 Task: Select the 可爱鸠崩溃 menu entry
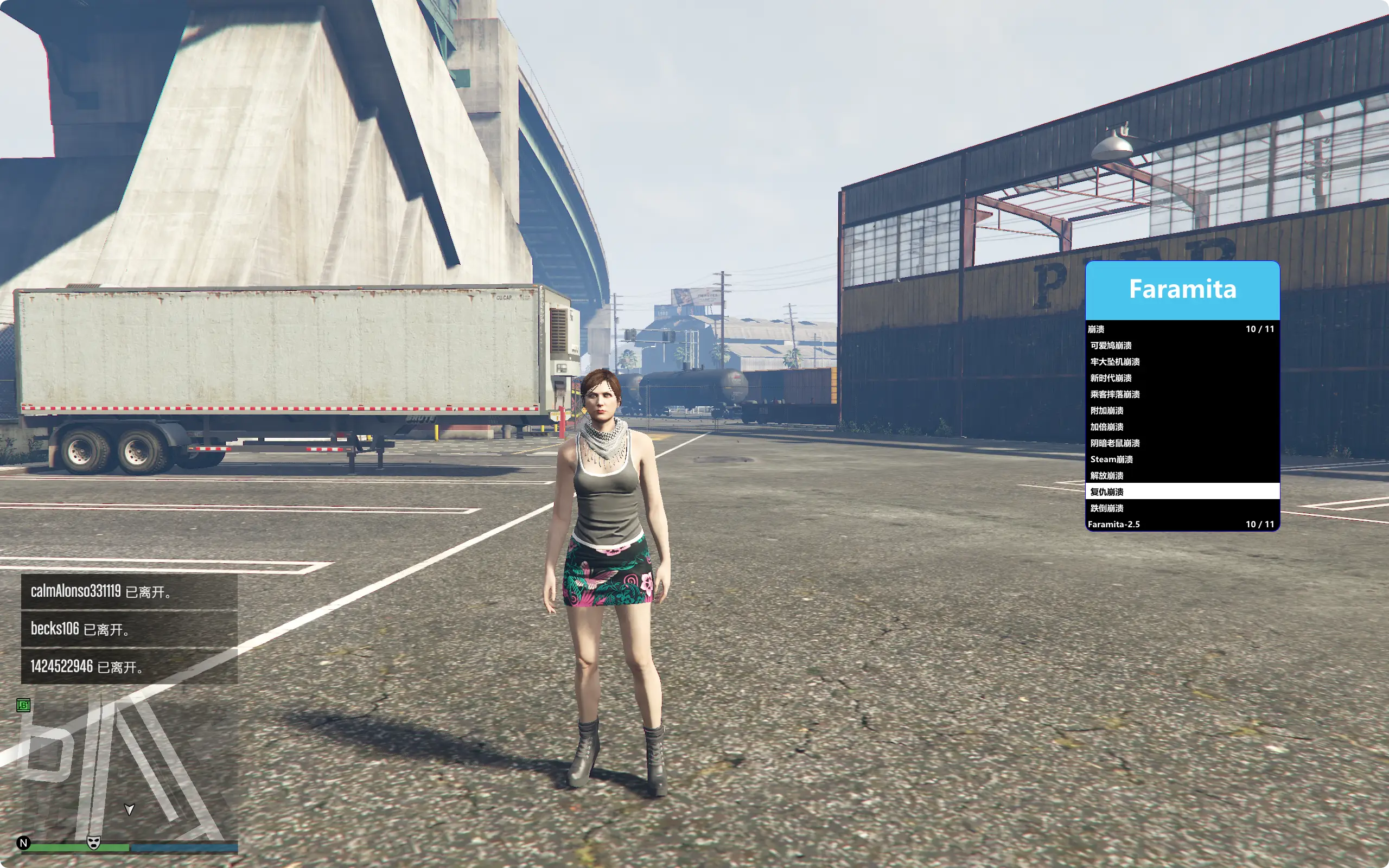coord(1111,346)
